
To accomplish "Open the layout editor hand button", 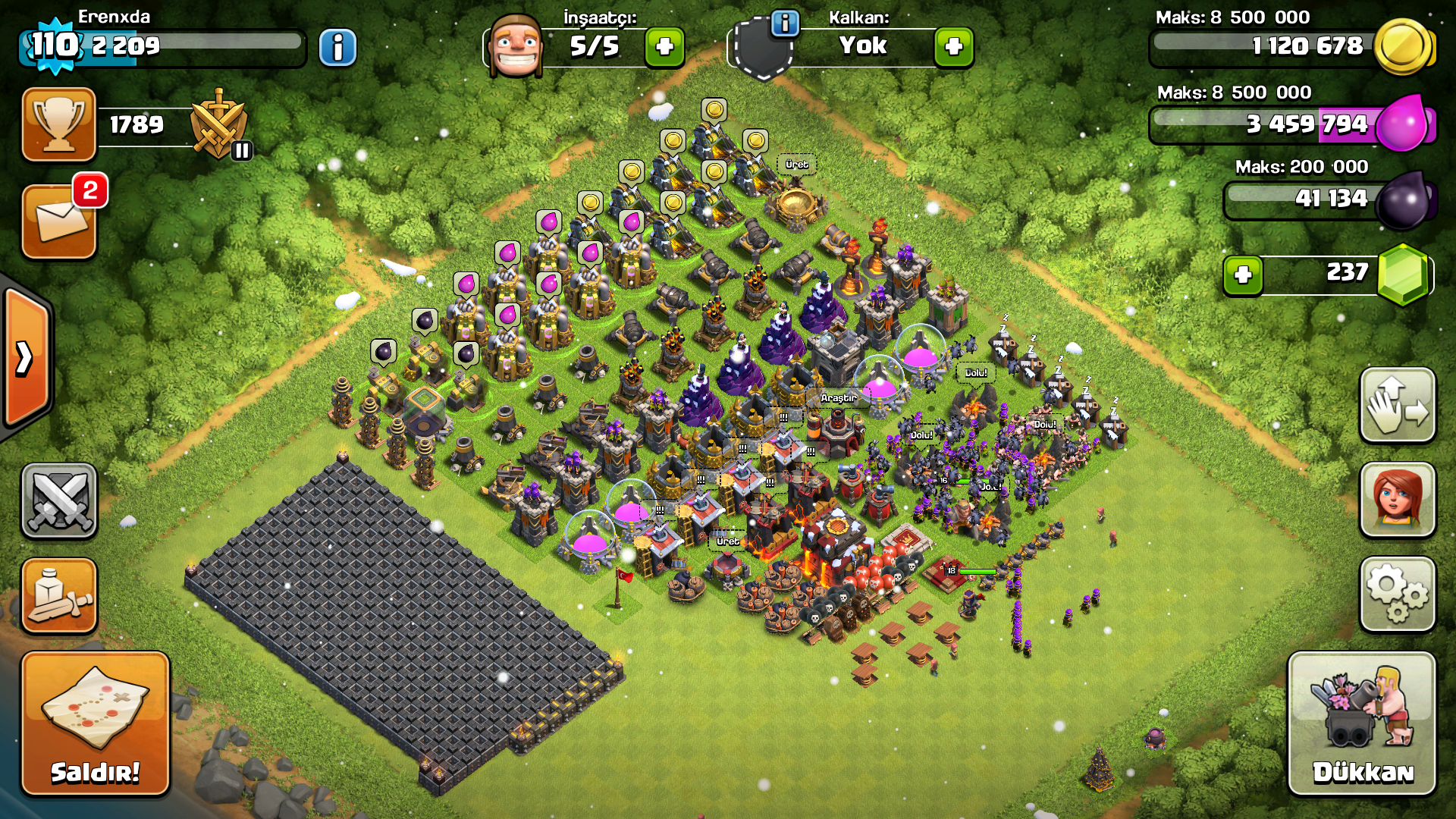I will pos(1397,406).
